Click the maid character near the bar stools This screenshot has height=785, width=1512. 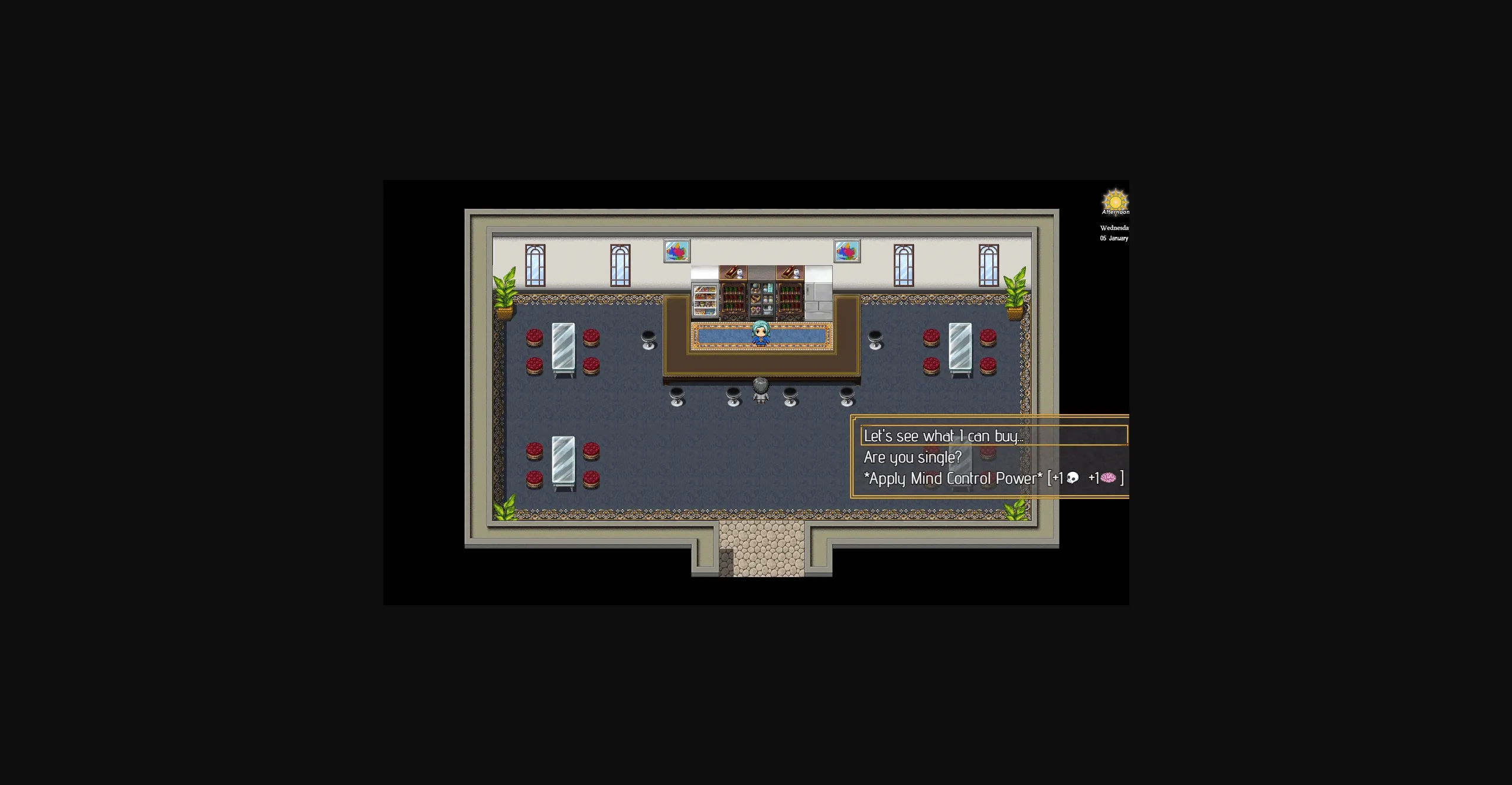760,390
